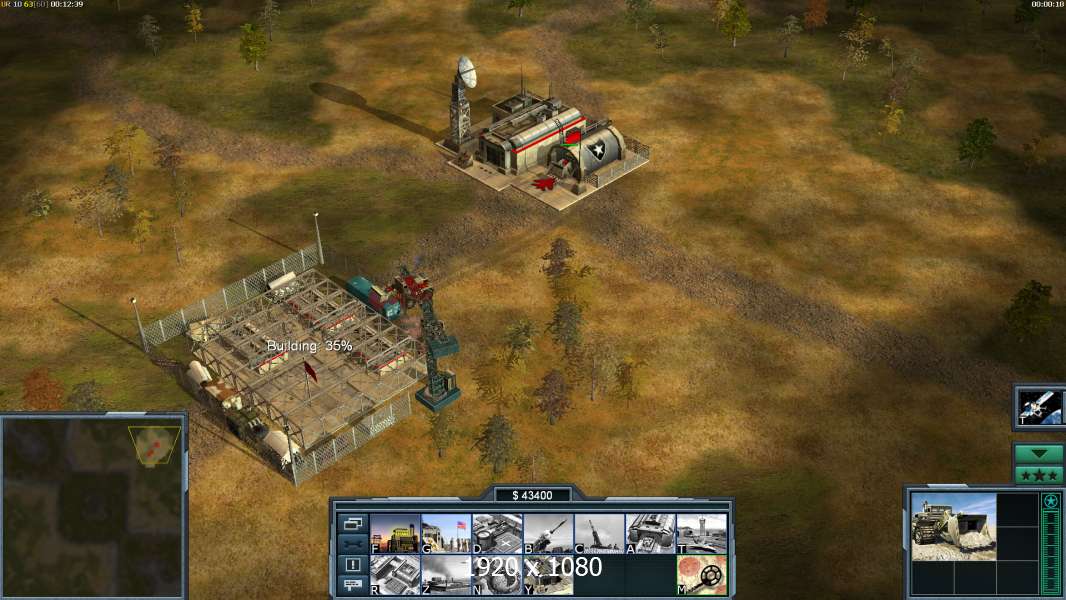1066x600 pixels.
Task: Select the barracks with American flag
Action: click(446, 533)
